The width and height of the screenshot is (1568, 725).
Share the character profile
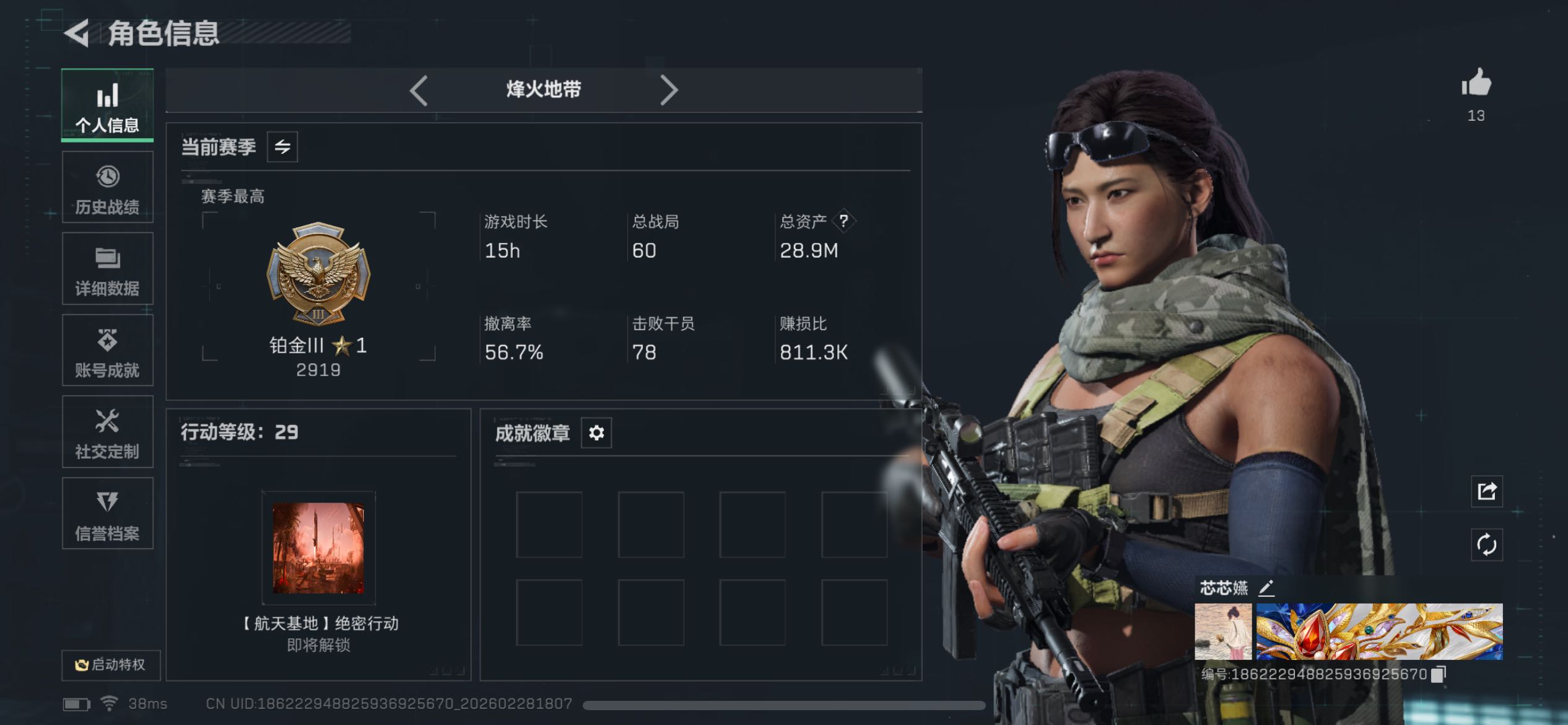1486,491
